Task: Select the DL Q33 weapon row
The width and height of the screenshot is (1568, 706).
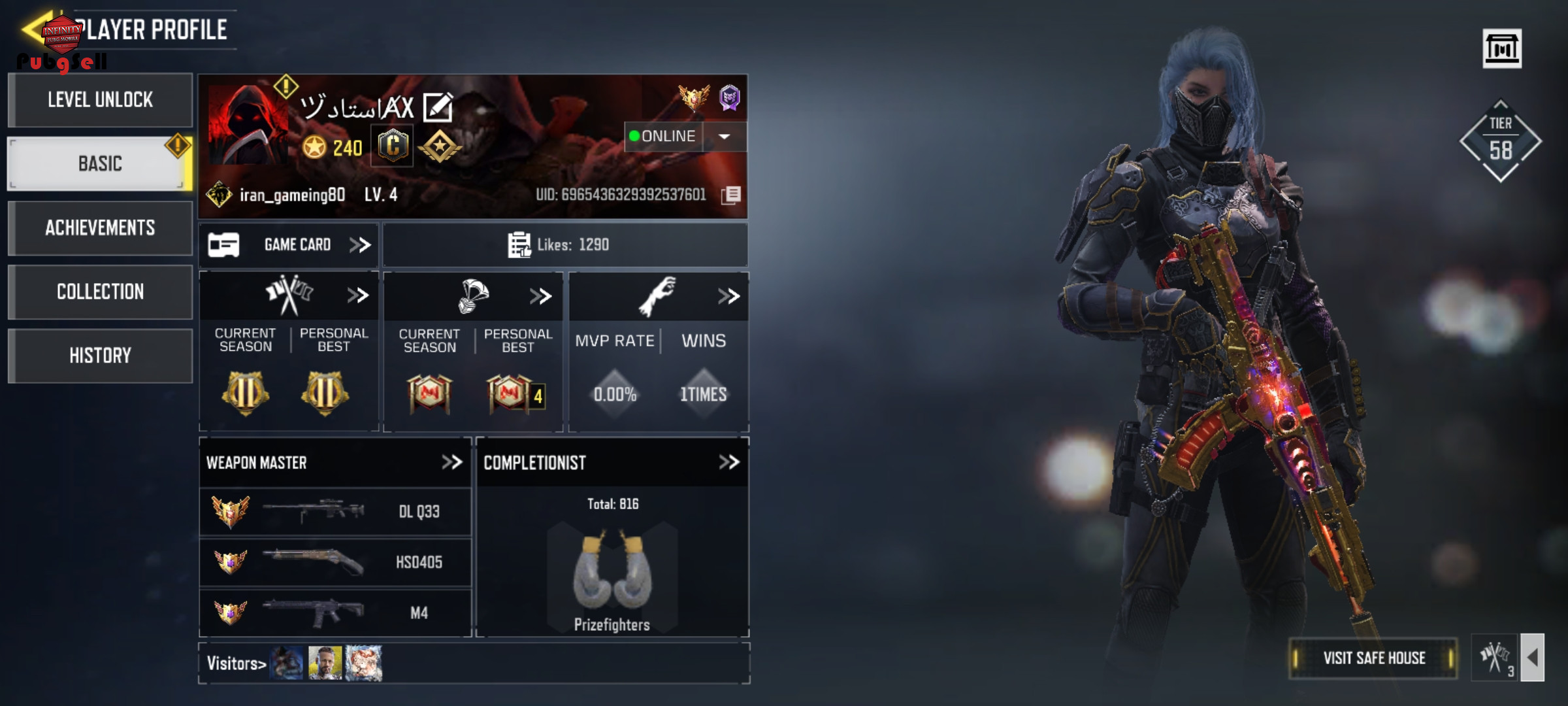Action: pyautogui.click(x=335, y=511)
